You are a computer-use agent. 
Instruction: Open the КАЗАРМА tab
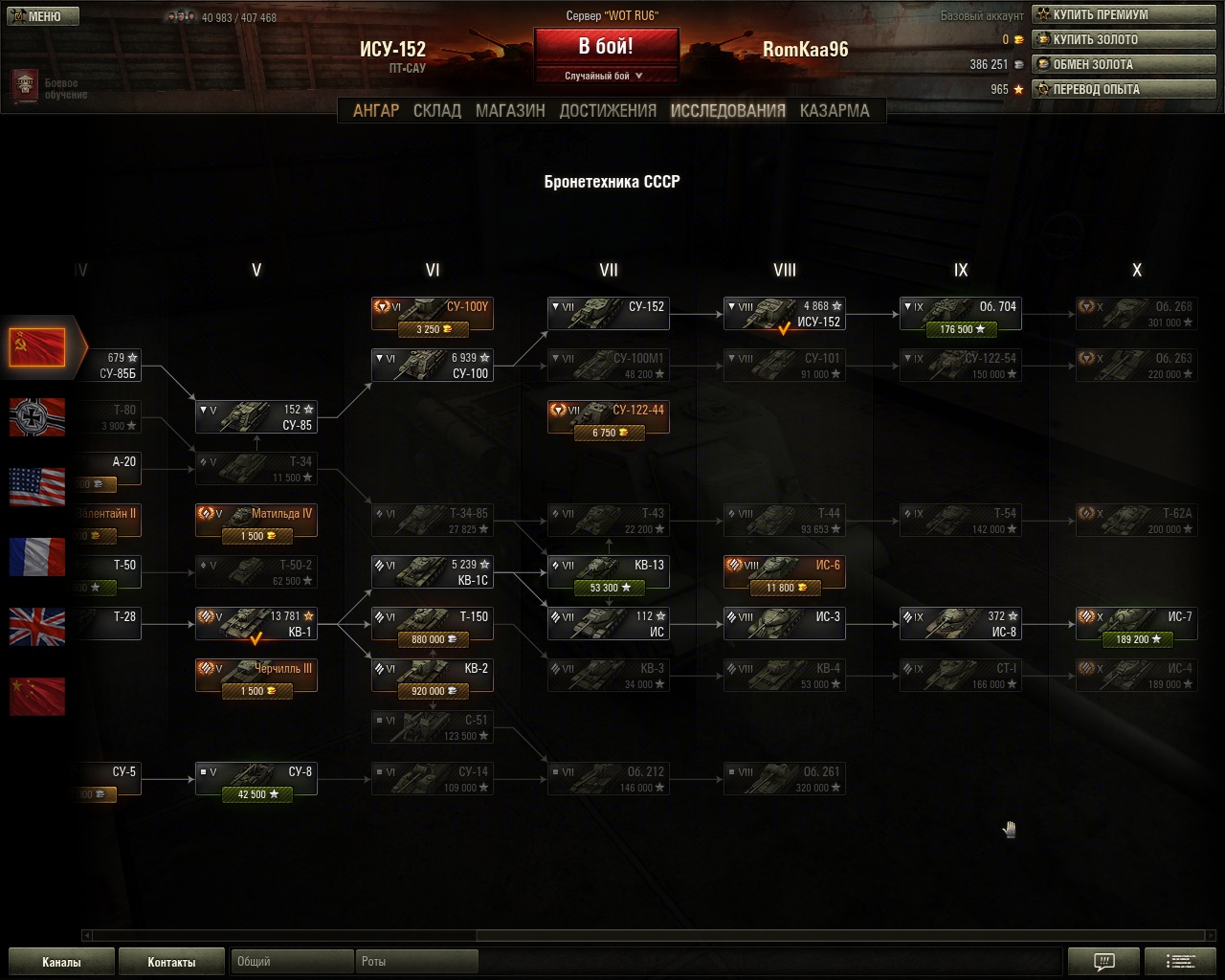[x=835, y=111]
